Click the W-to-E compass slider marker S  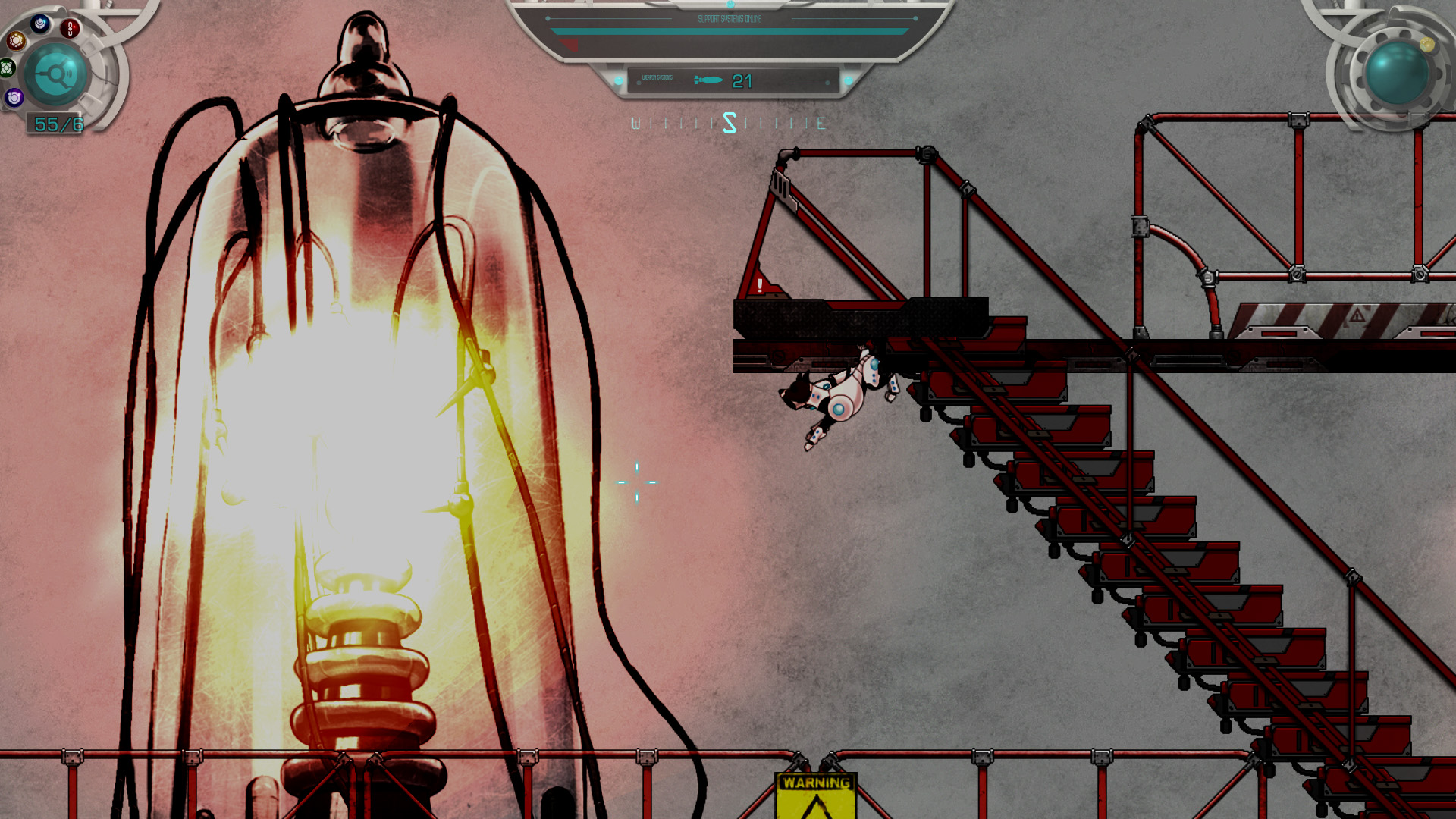pos(730,123)
